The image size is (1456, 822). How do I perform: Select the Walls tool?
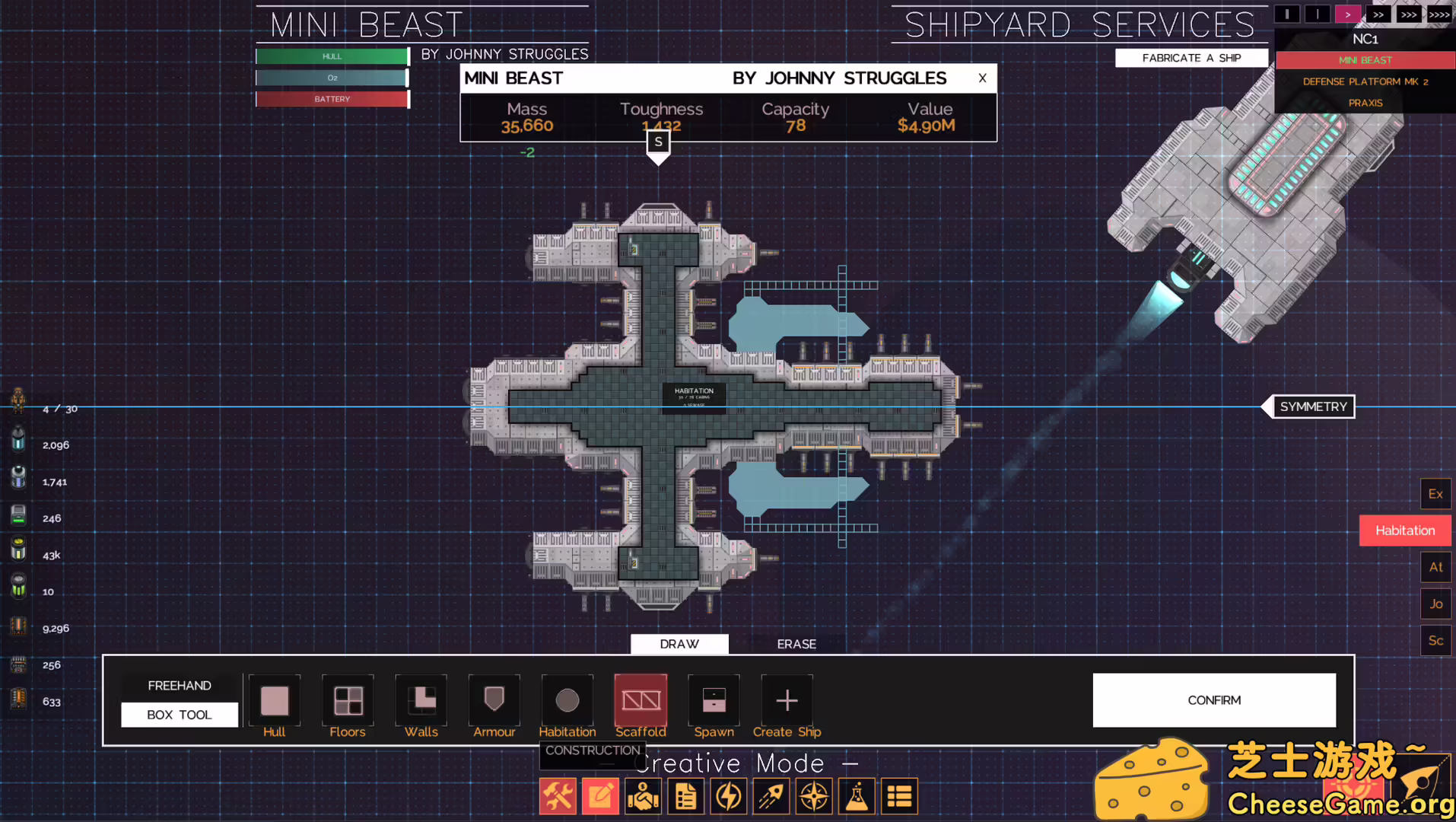[421, 700]
